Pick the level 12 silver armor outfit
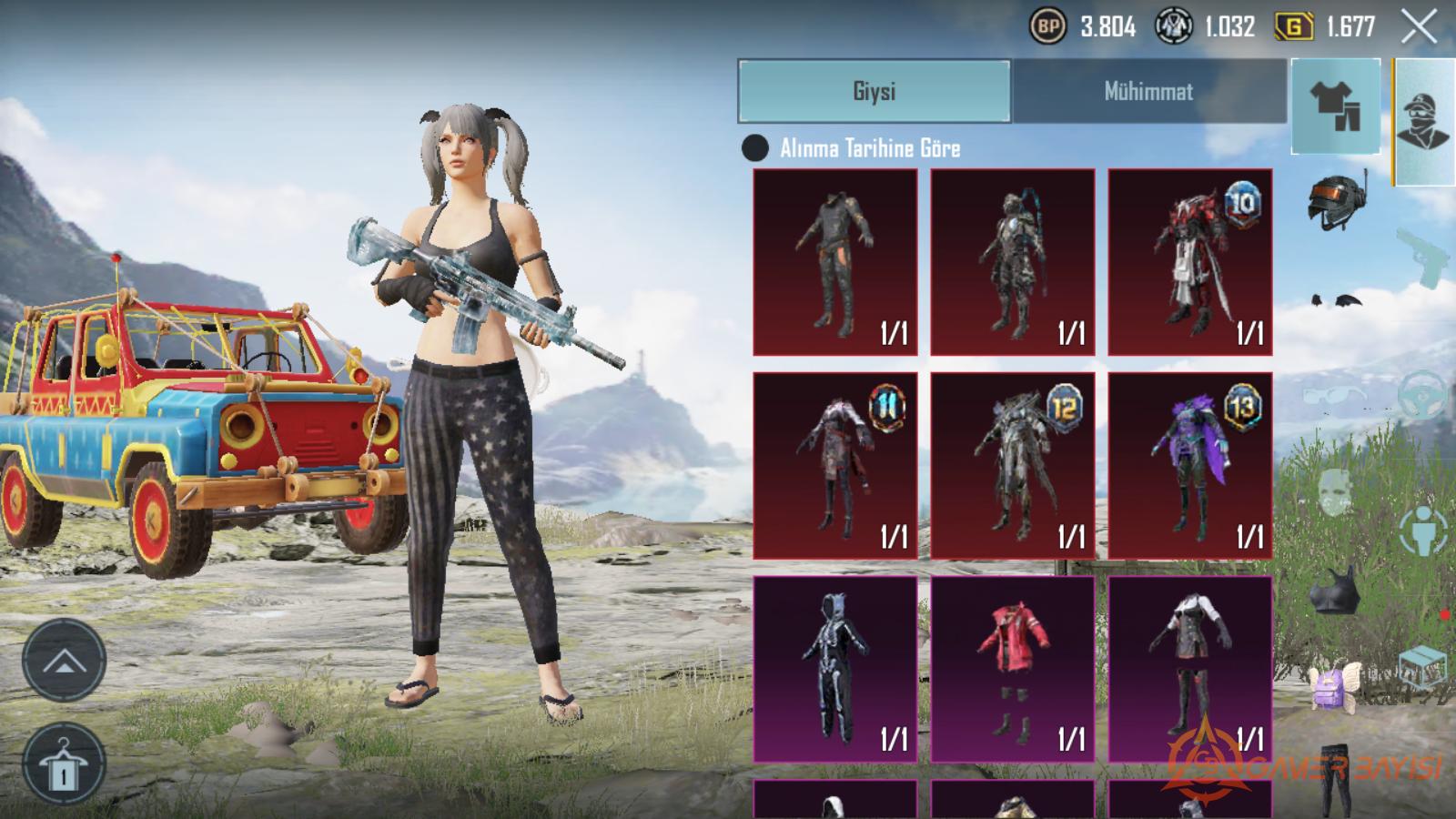 (x=1012, y=465)
